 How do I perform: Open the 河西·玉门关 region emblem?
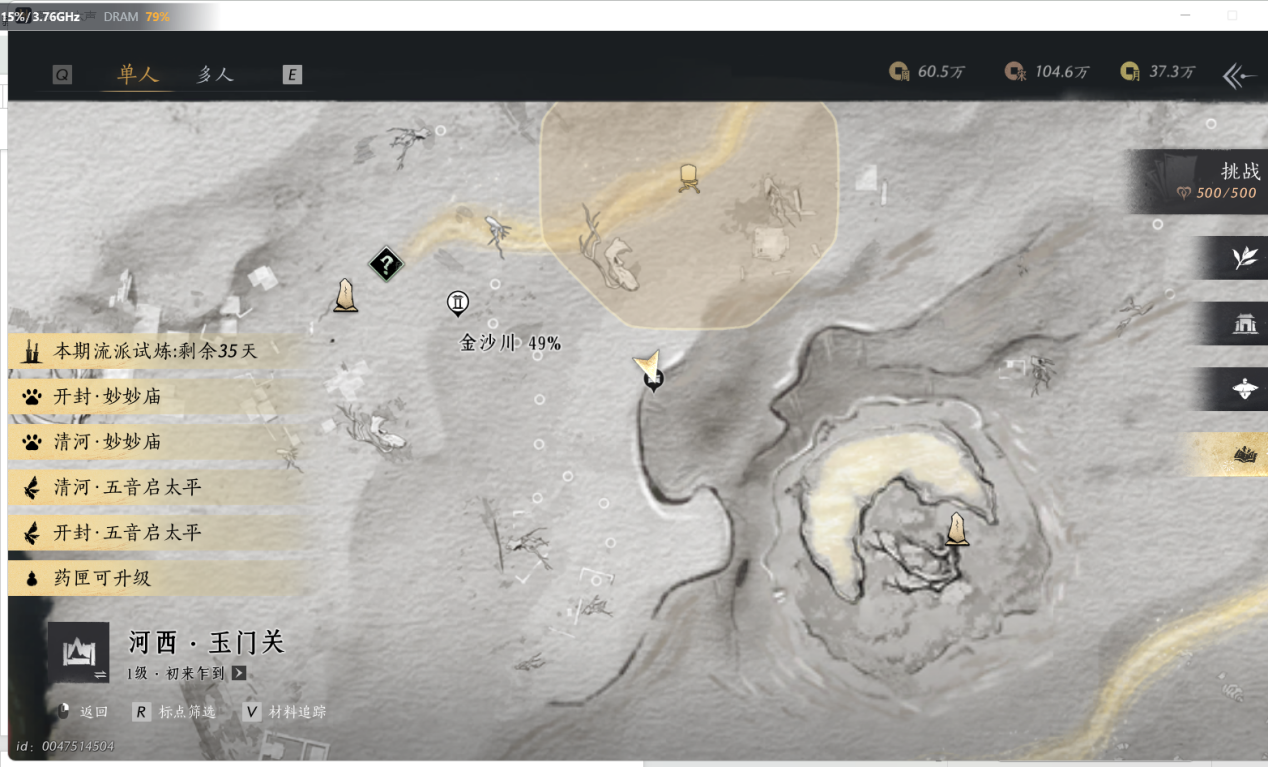(x=78, y=652)
